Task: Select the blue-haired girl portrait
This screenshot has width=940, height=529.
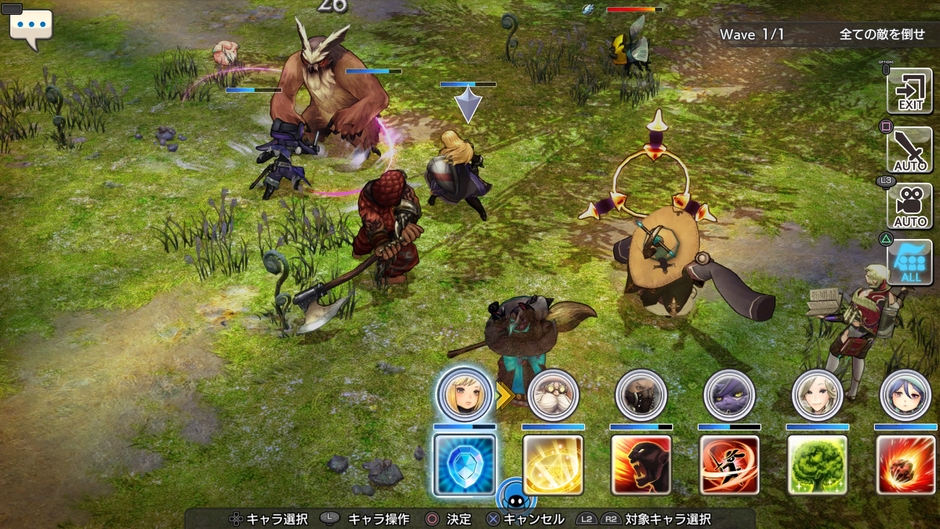Action: tap(905, 394)
